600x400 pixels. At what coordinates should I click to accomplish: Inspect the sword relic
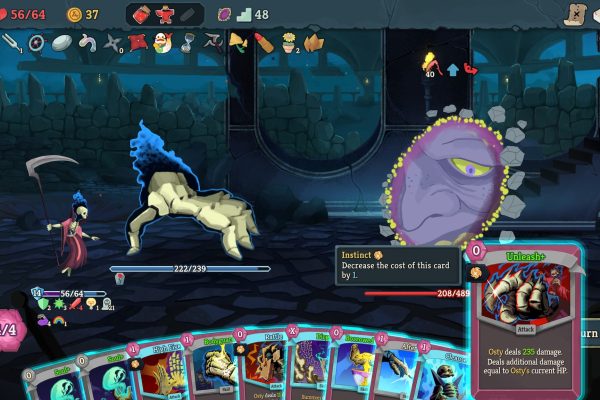[x=12, y=42]
